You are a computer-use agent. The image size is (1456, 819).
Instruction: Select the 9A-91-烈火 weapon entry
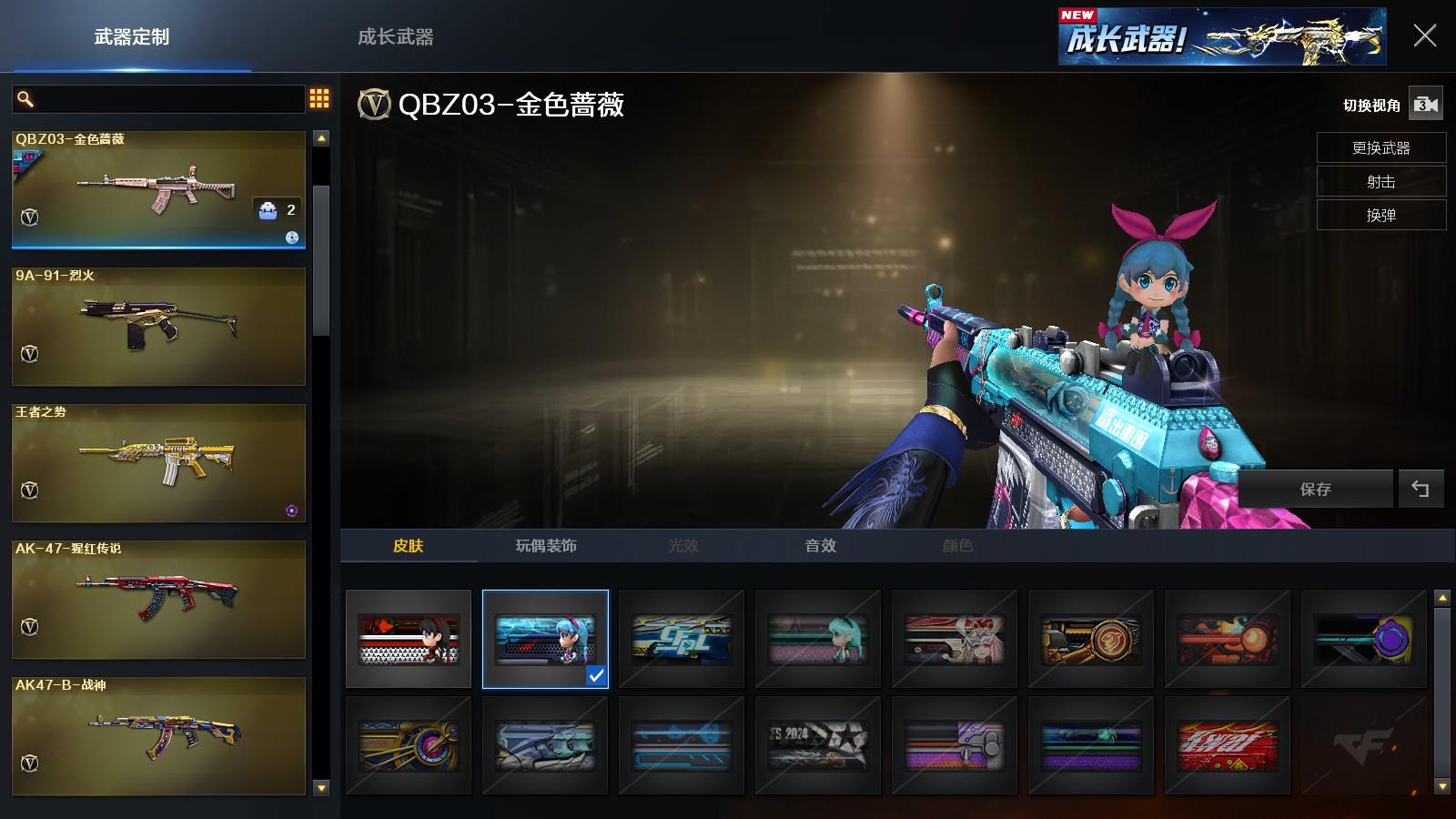158,326
